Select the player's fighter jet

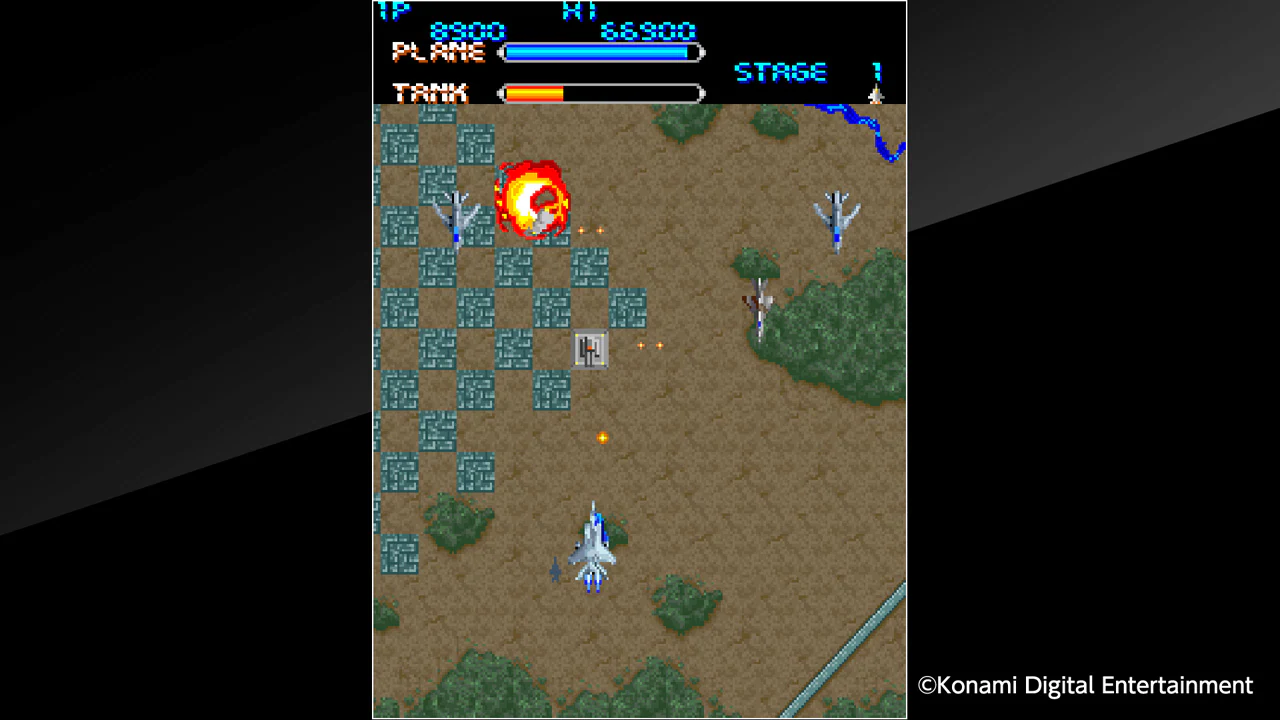coord(592,545)
